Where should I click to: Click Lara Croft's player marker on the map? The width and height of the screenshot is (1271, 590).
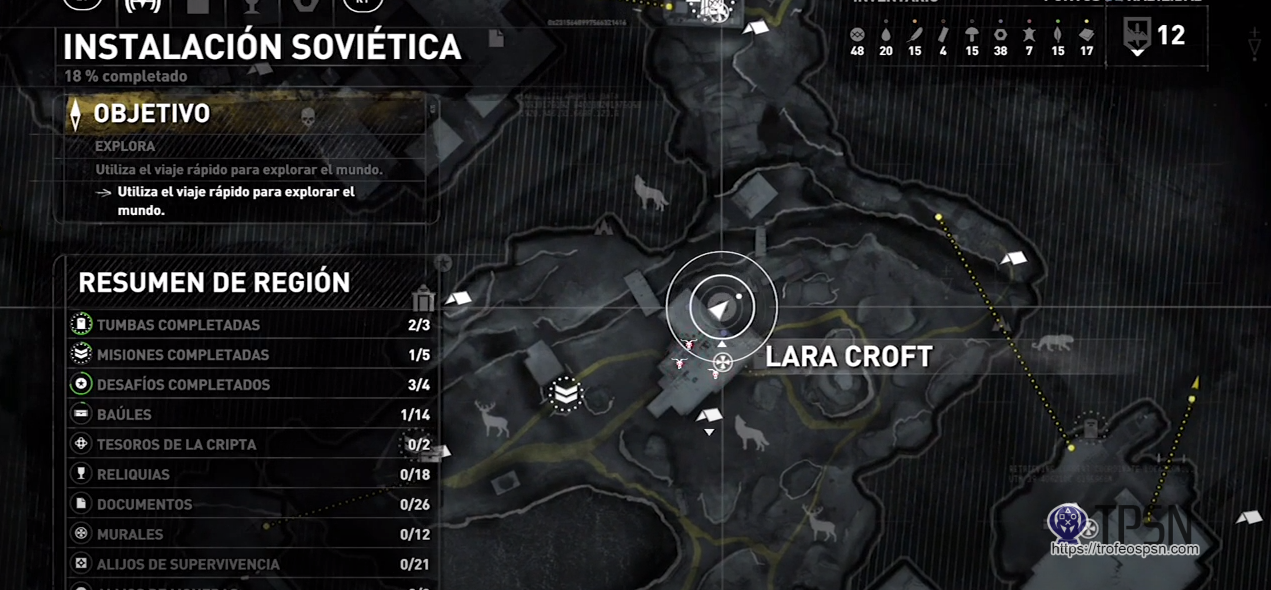pos(721,307)
